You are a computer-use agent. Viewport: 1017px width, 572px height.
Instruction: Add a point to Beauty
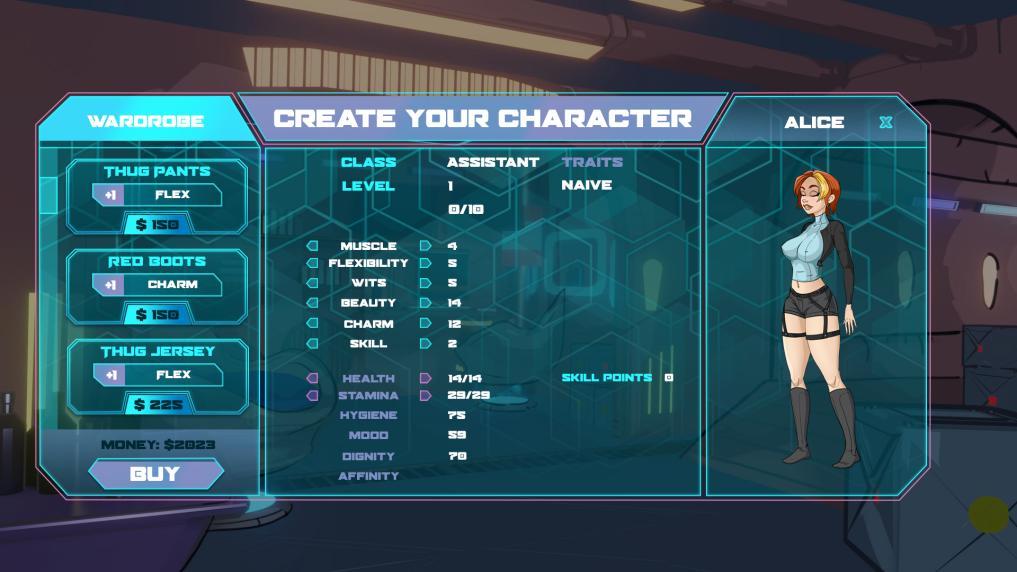(x=426, y=303)
